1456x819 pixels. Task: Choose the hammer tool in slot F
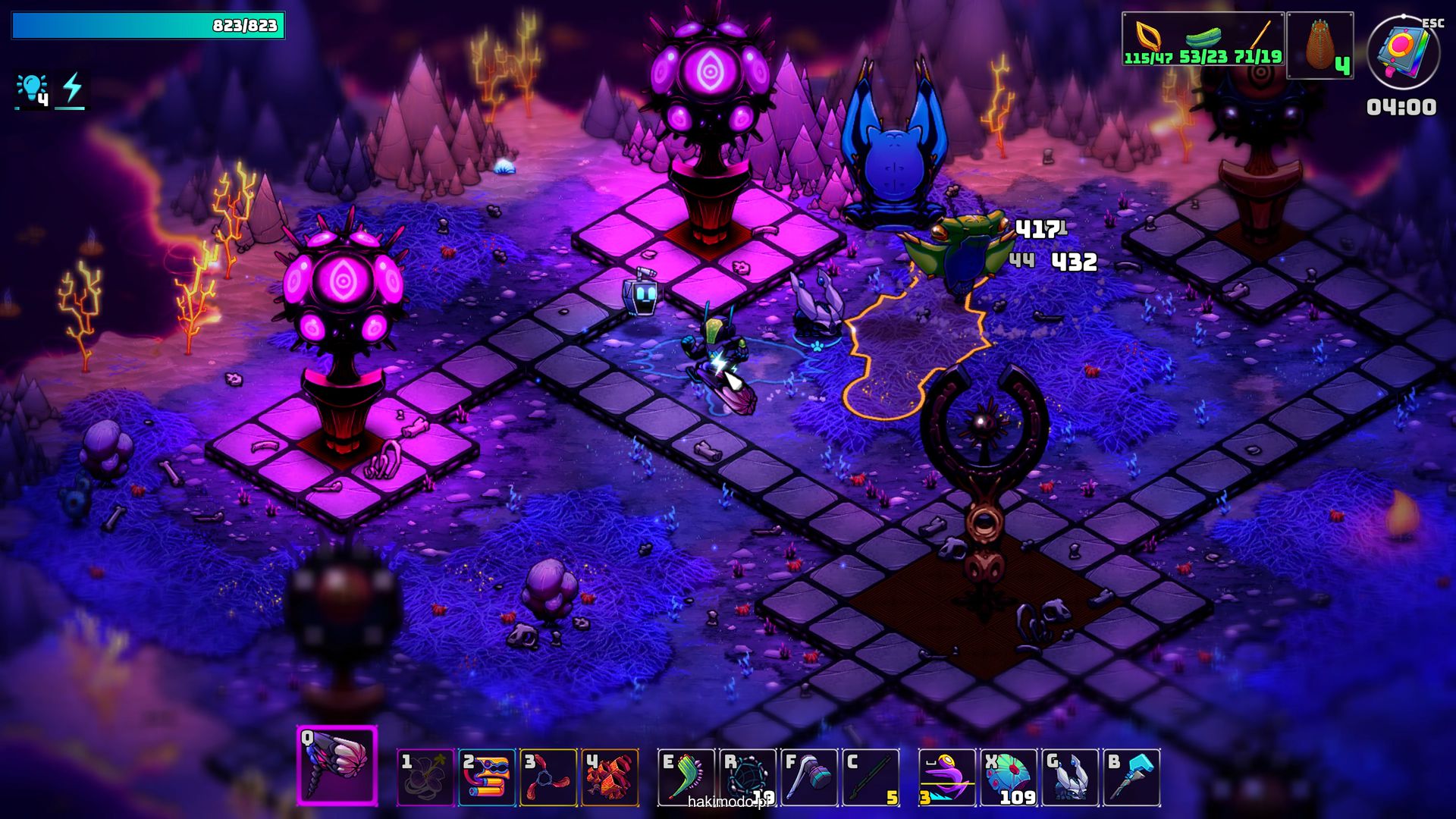pyautogui.click(x=809, y=777)
